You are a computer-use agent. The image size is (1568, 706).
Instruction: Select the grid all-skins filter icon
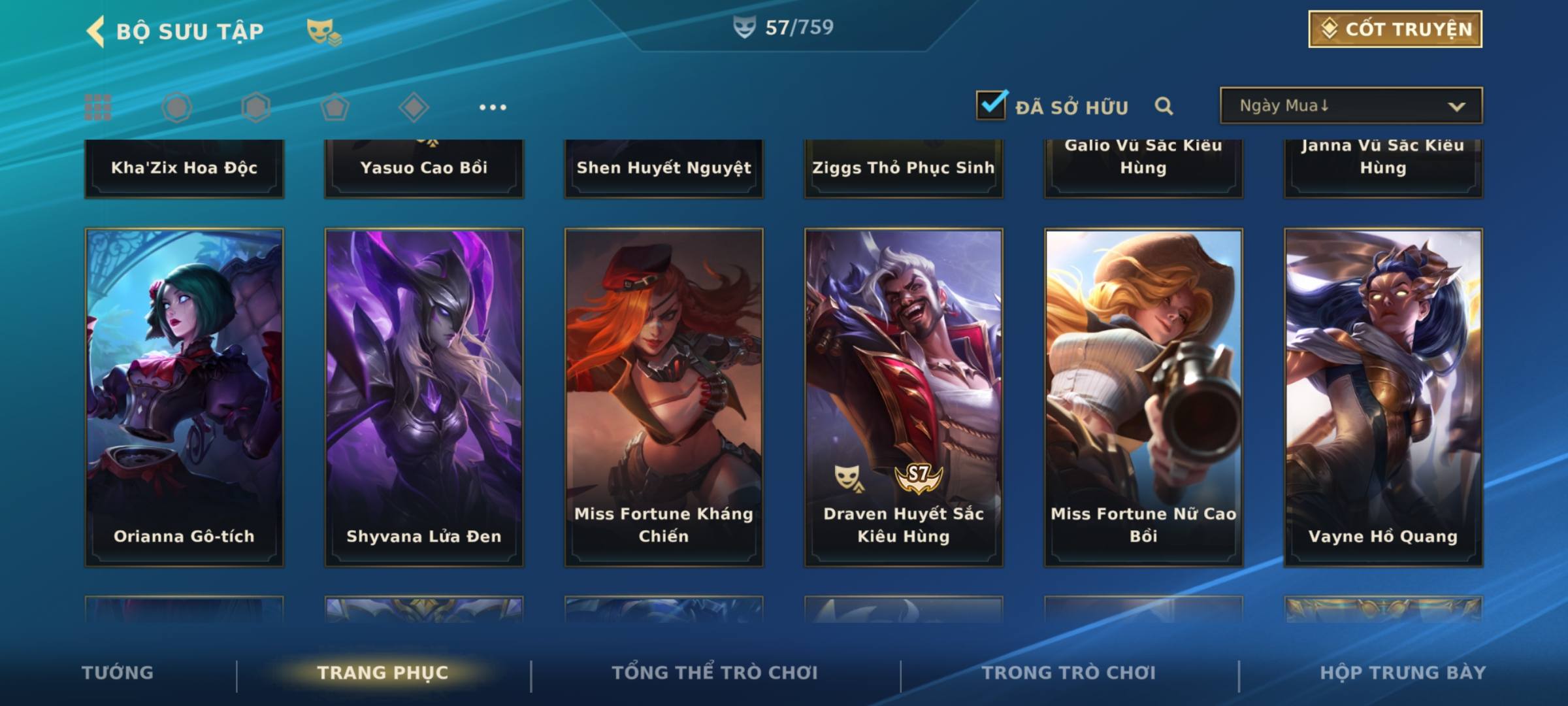coord(98,107)
